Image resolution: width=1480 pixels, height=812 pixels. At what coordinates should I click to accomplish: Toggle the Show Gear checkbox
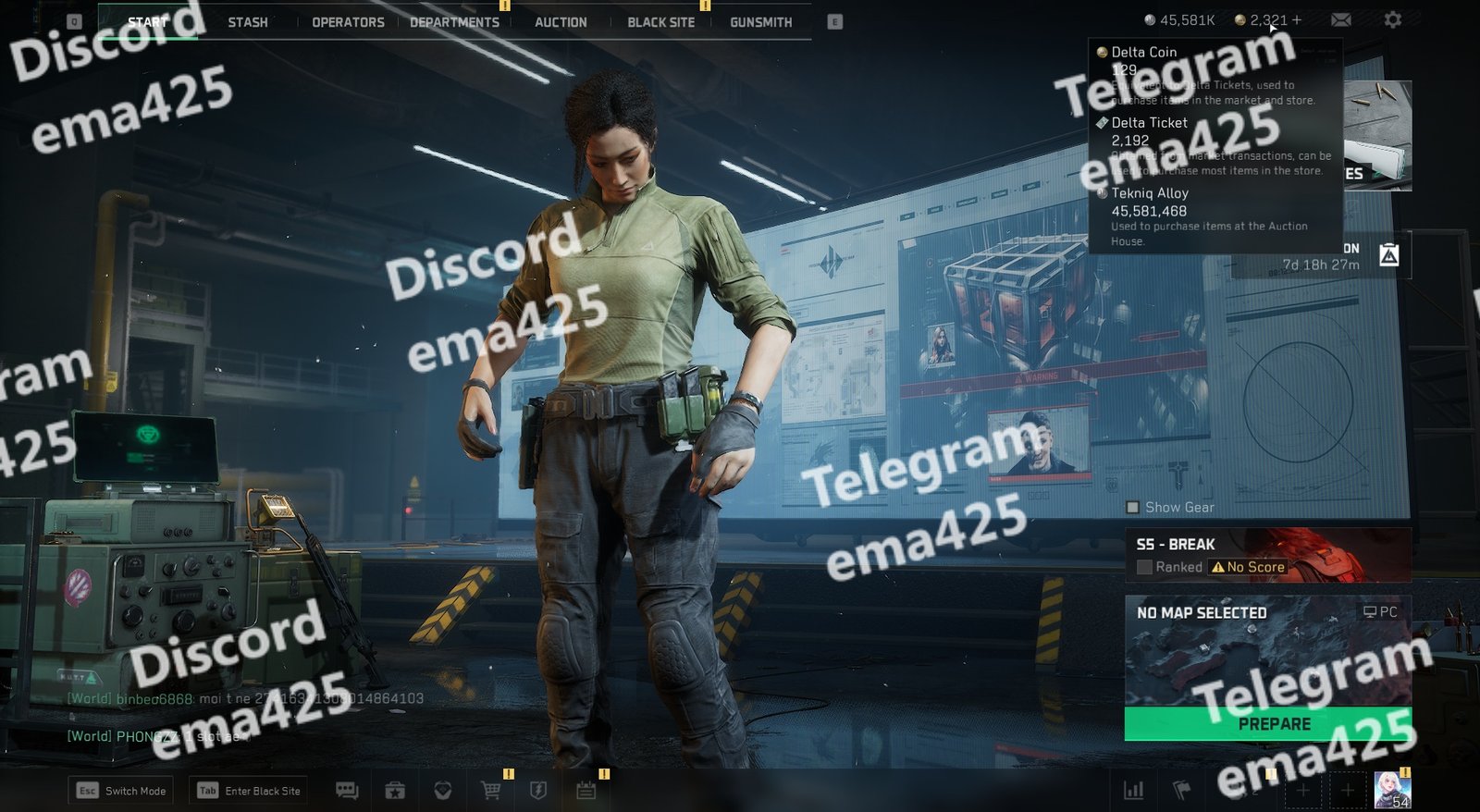(x=1133, y=508)
